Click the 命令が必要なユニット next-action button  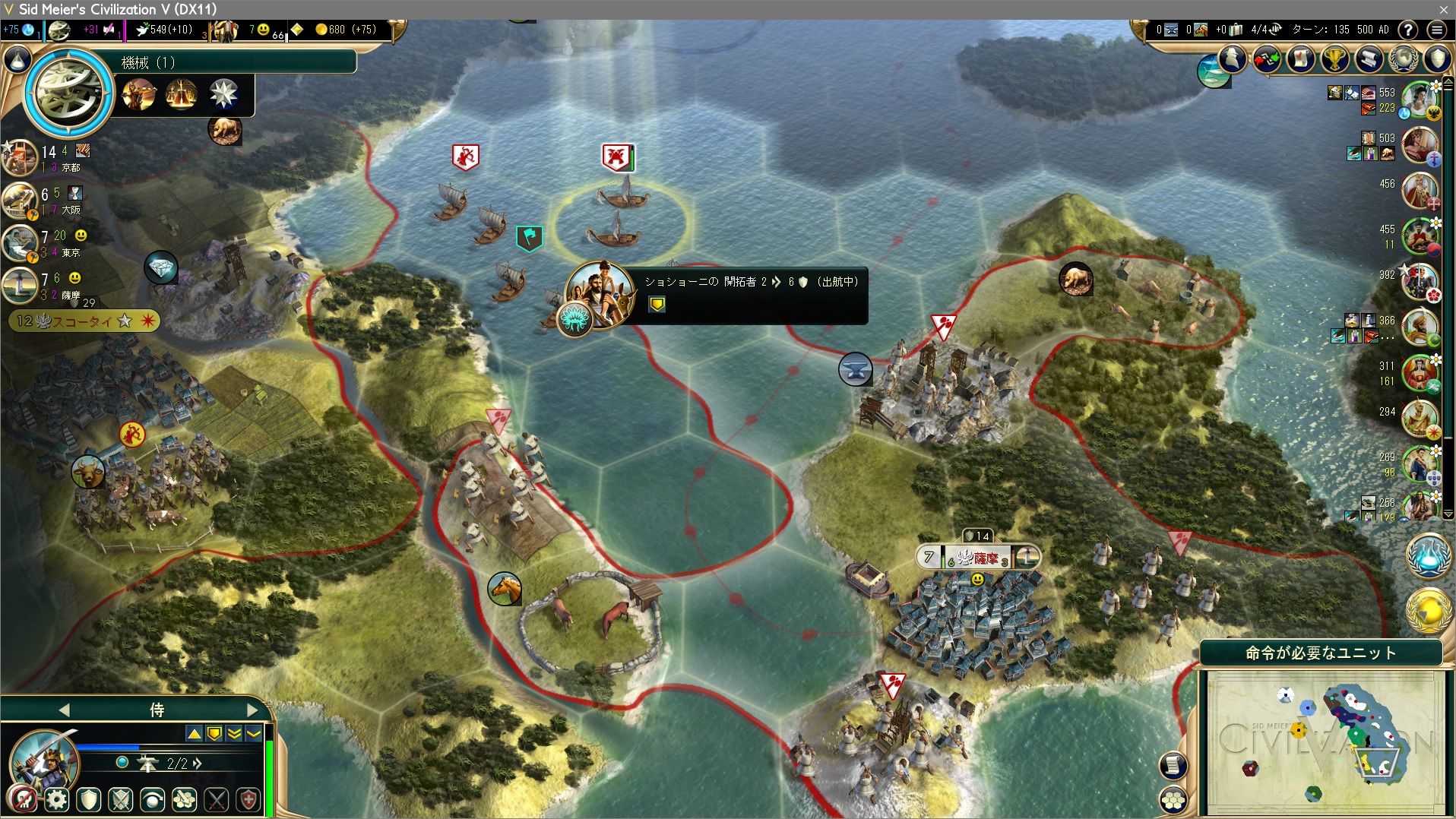tap(1320, 653)
